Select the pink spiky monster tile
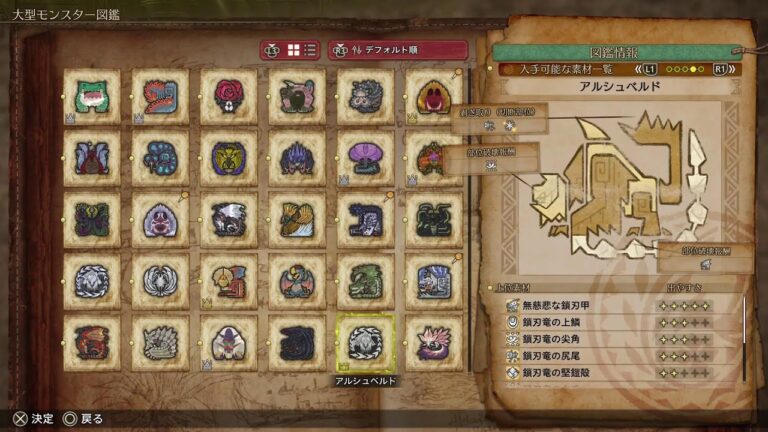Viewport: 768px width, 432px height. tap(432, 343)
